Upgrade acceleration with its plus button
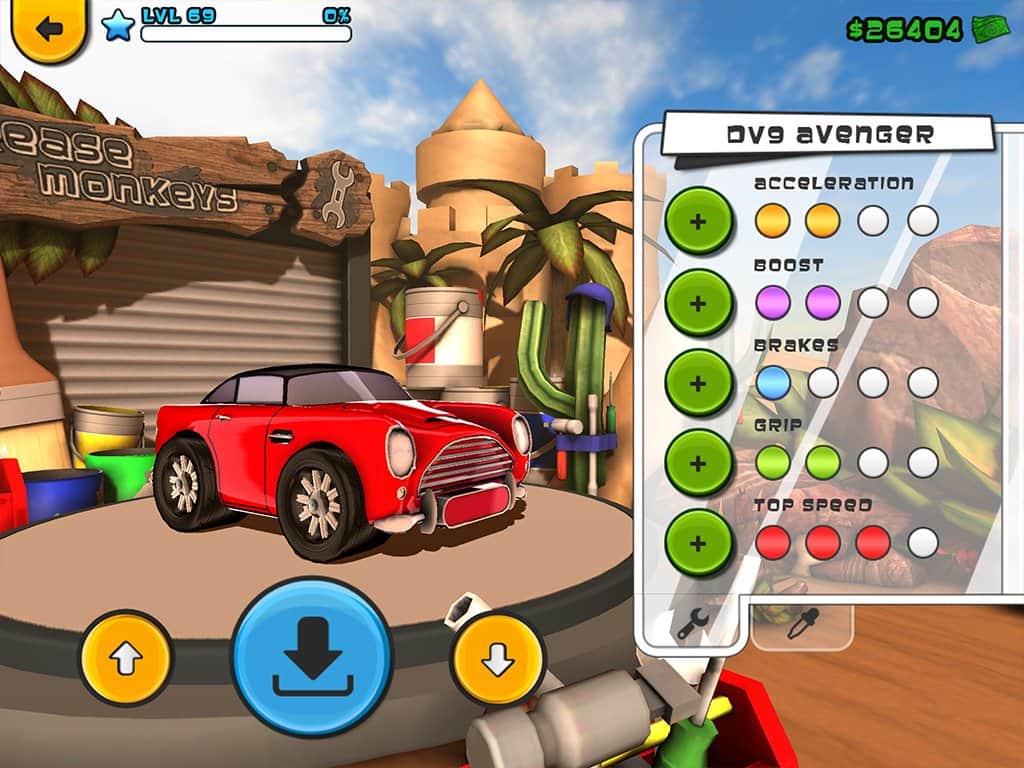 [x=699, y=220]
